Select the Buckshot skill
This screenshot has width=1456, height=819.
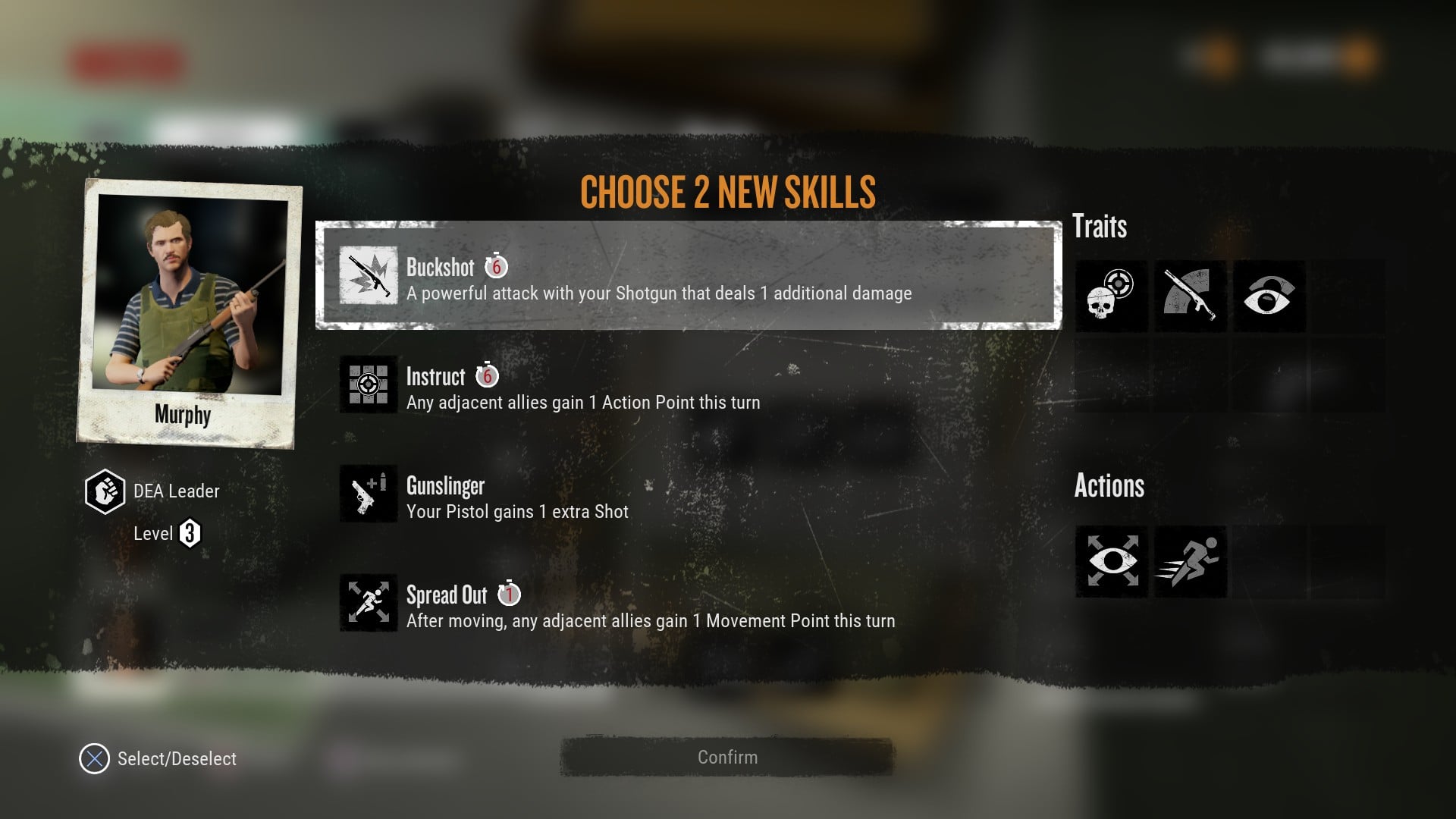coord(688,275)
